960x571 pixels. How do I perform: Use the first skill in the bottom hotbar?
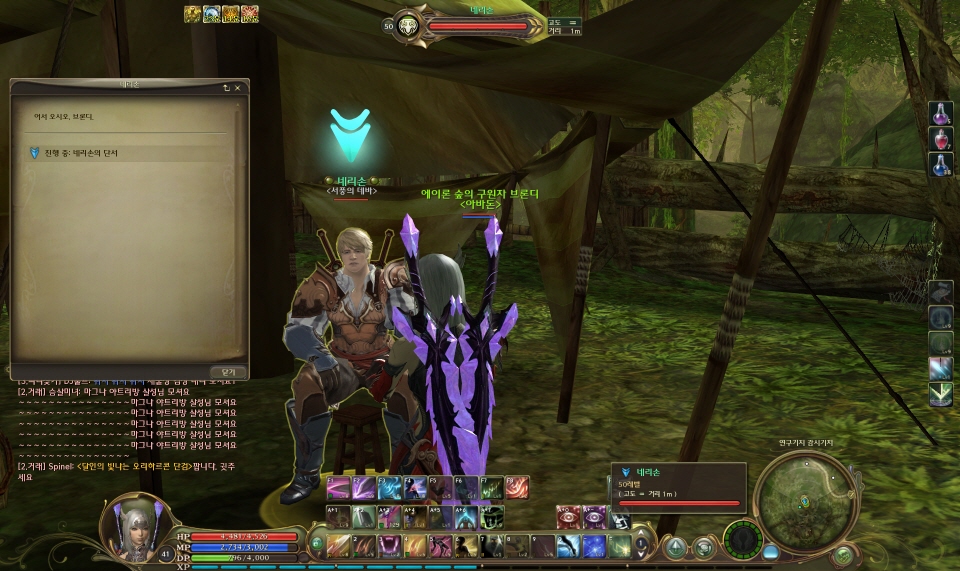tap(340, 546)
